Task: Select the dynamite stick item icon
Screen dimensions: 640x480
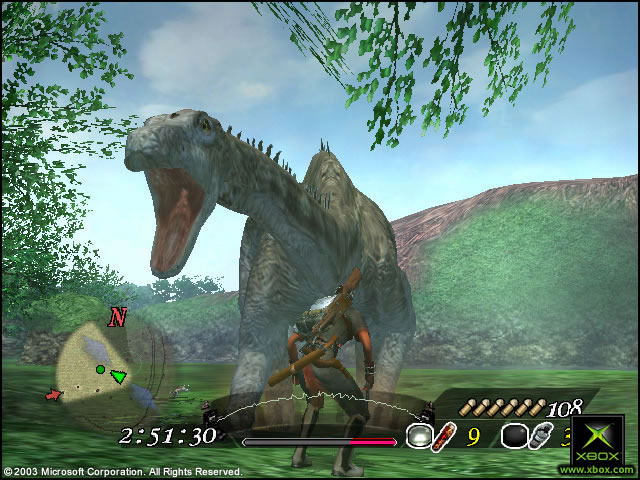Action: click(x=444, y=437)
